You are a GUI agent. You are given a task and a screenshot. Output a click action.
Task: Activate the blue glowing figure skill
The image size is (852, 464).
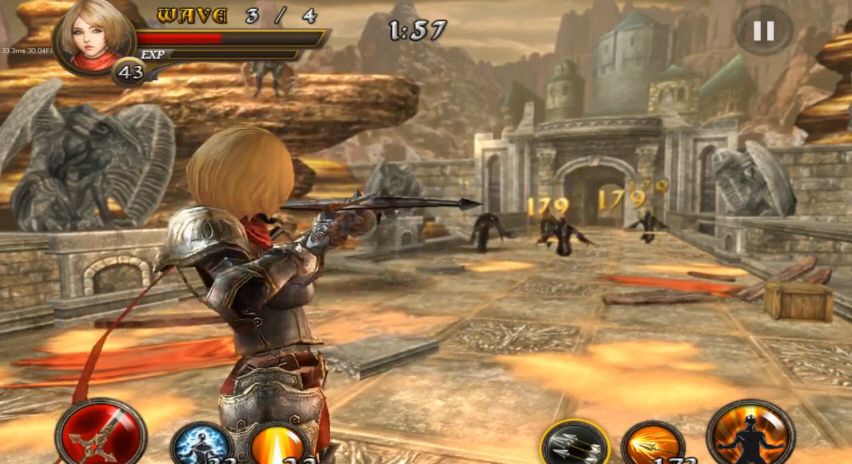(x=201, y=445)
